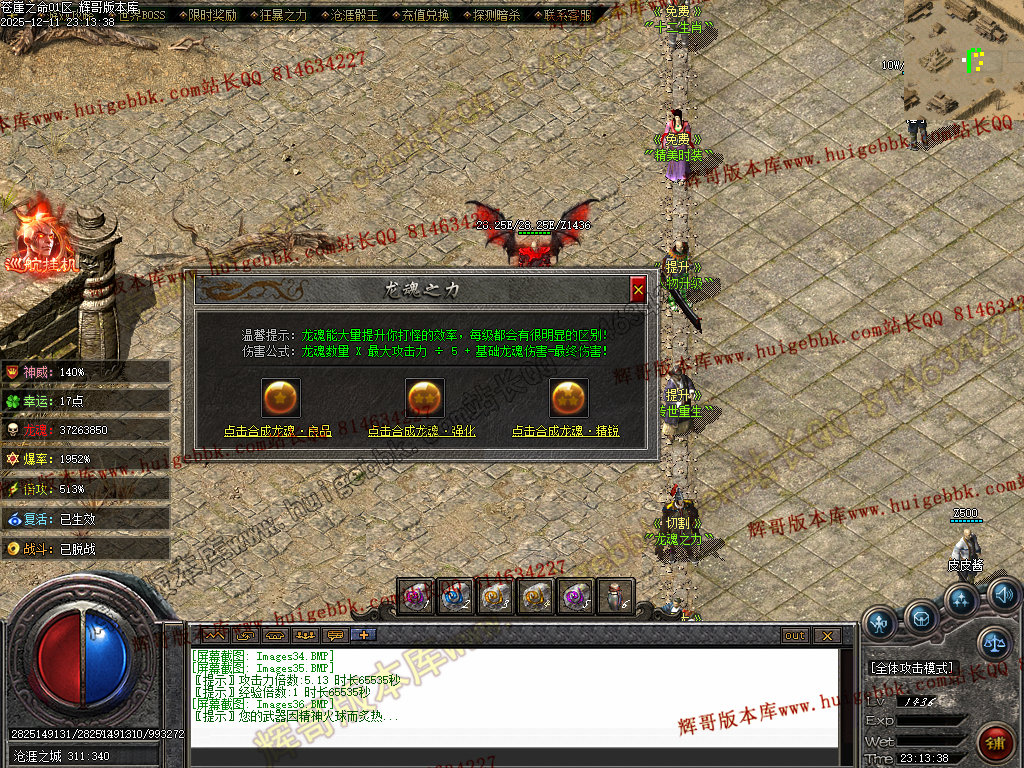Select 点击合成龙魂·精锐 link
Viewport: 1024px width, 768px height.
click(566, 432)
